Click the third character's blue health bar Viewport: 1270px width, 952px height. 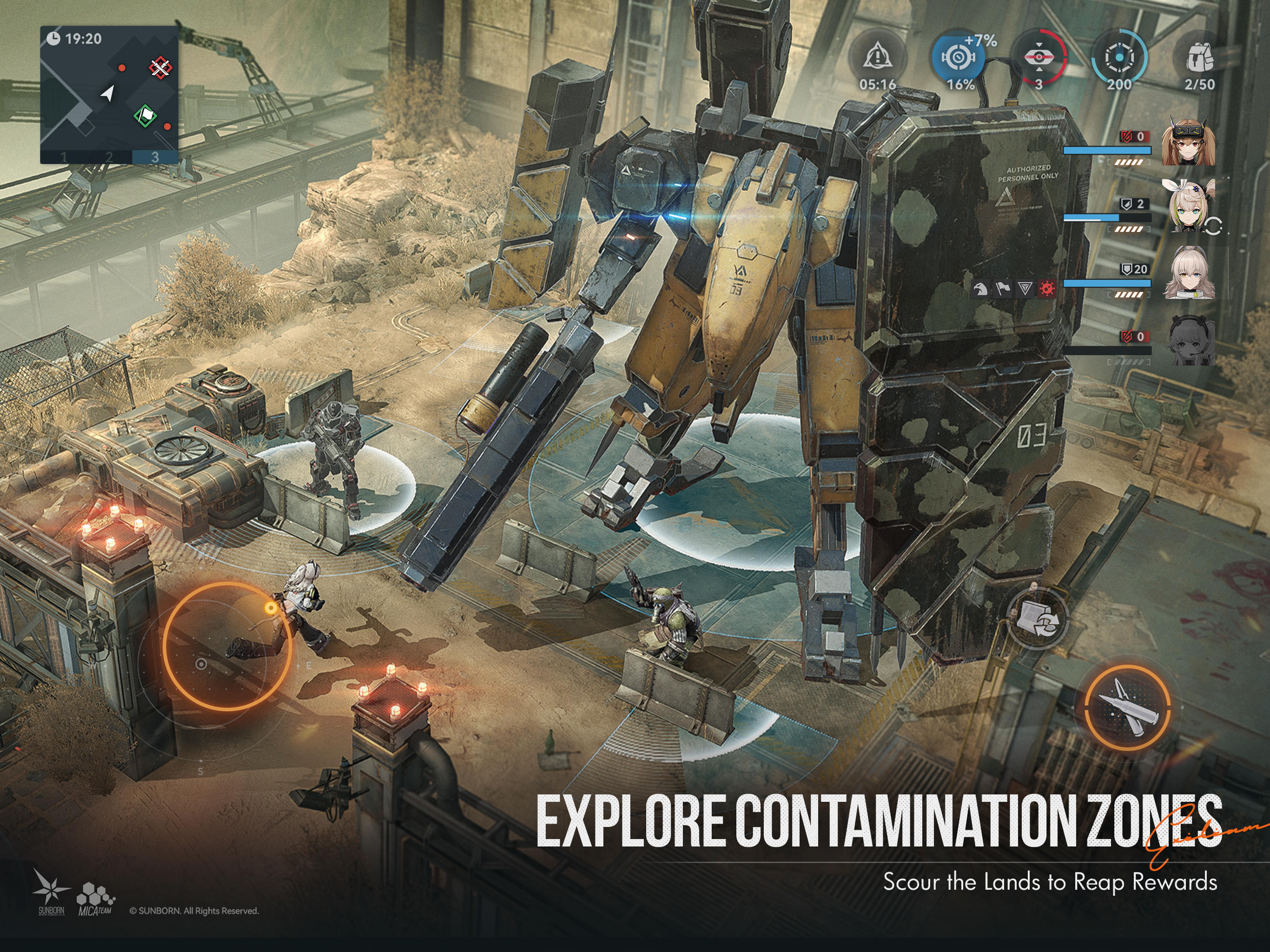[x=1108, y=284]
